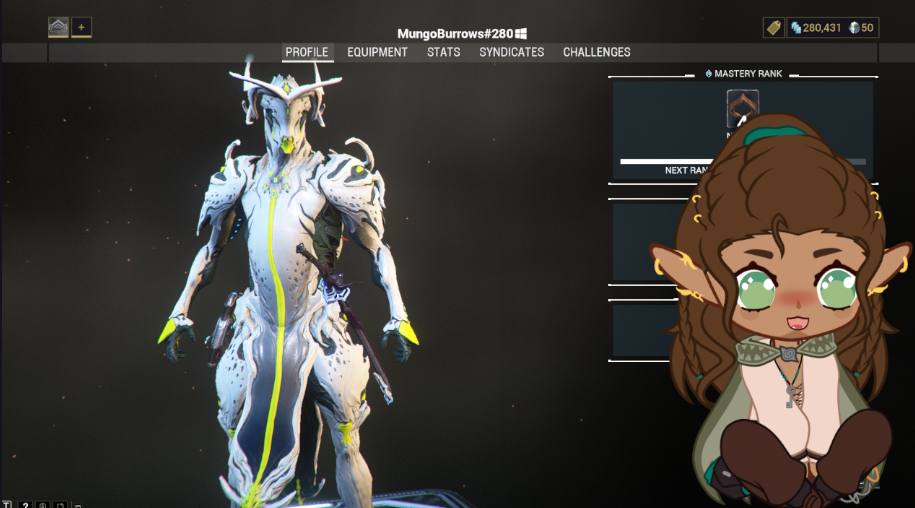Show the Syndicates tab
Screen dimensions: 915x508
(x=511, y=52)
